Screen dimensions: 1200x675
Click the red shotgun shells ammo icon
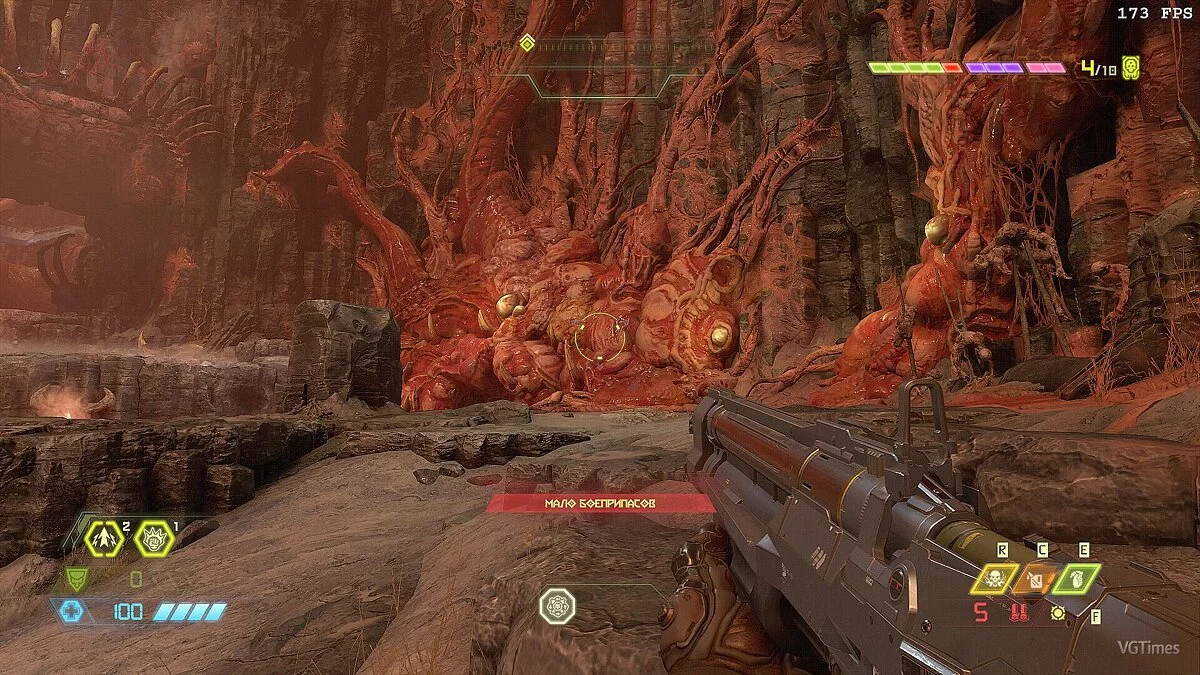1020,613
